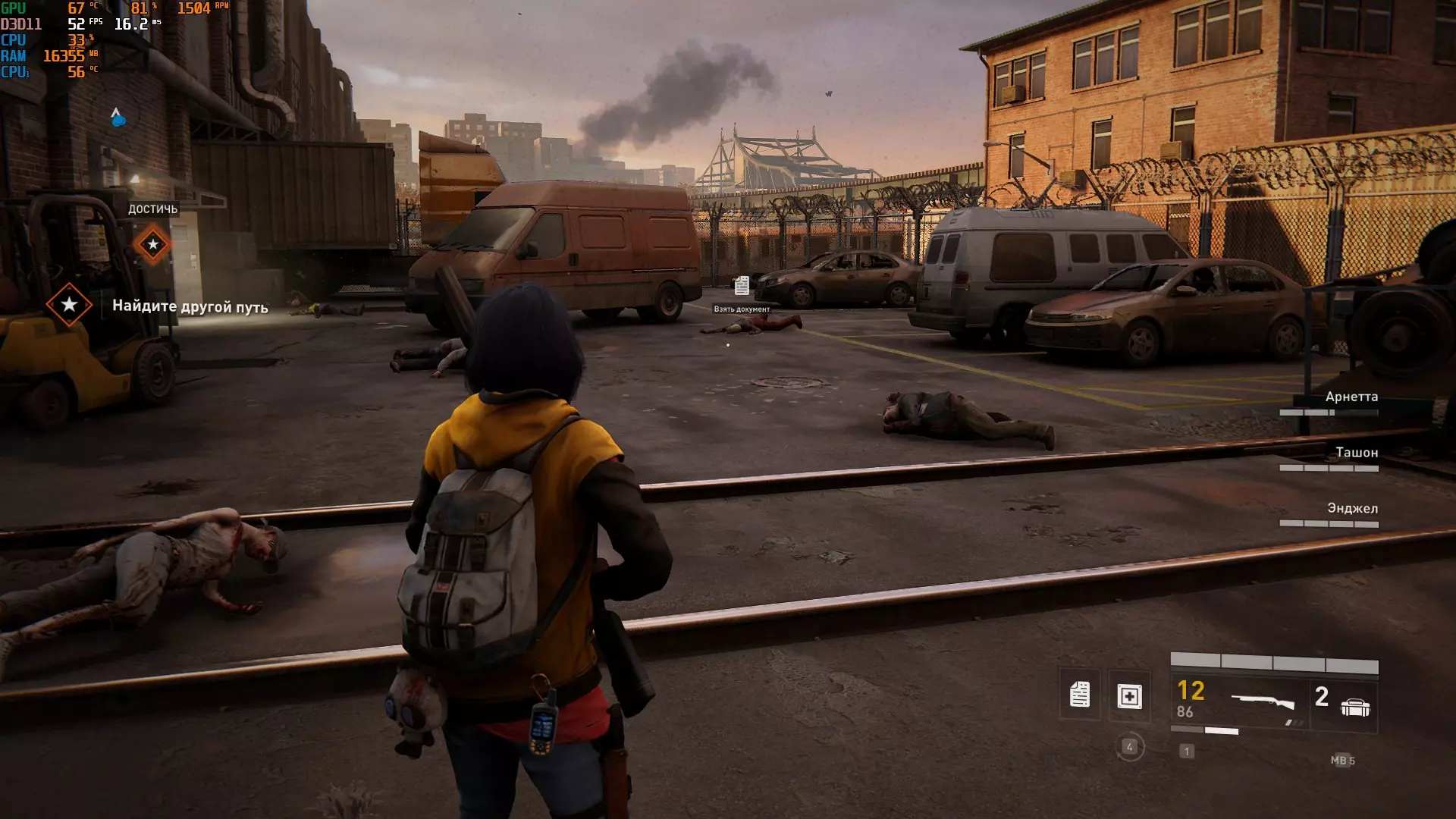This screenshot has height=819, width=1456.
Task: Use the medkit slot
Action: tap(1129, 696)
